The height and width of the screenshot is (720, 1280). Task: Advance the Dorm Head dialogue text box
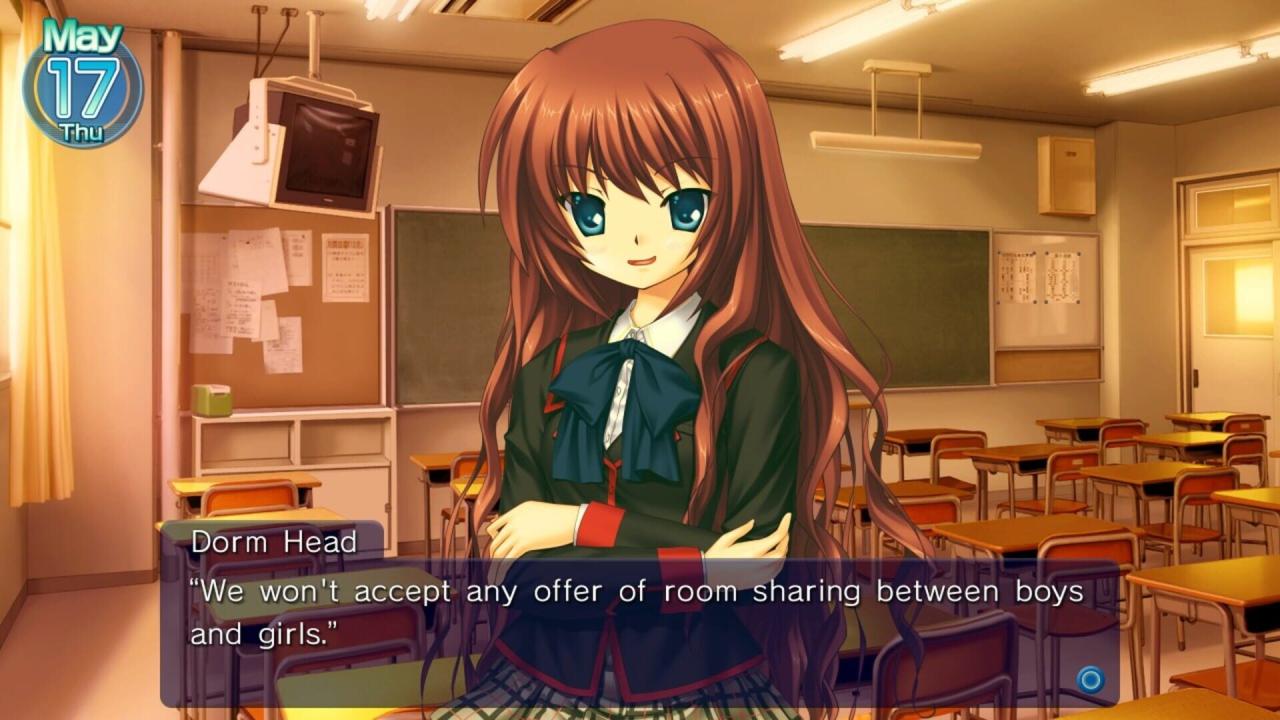point(1089,680)
